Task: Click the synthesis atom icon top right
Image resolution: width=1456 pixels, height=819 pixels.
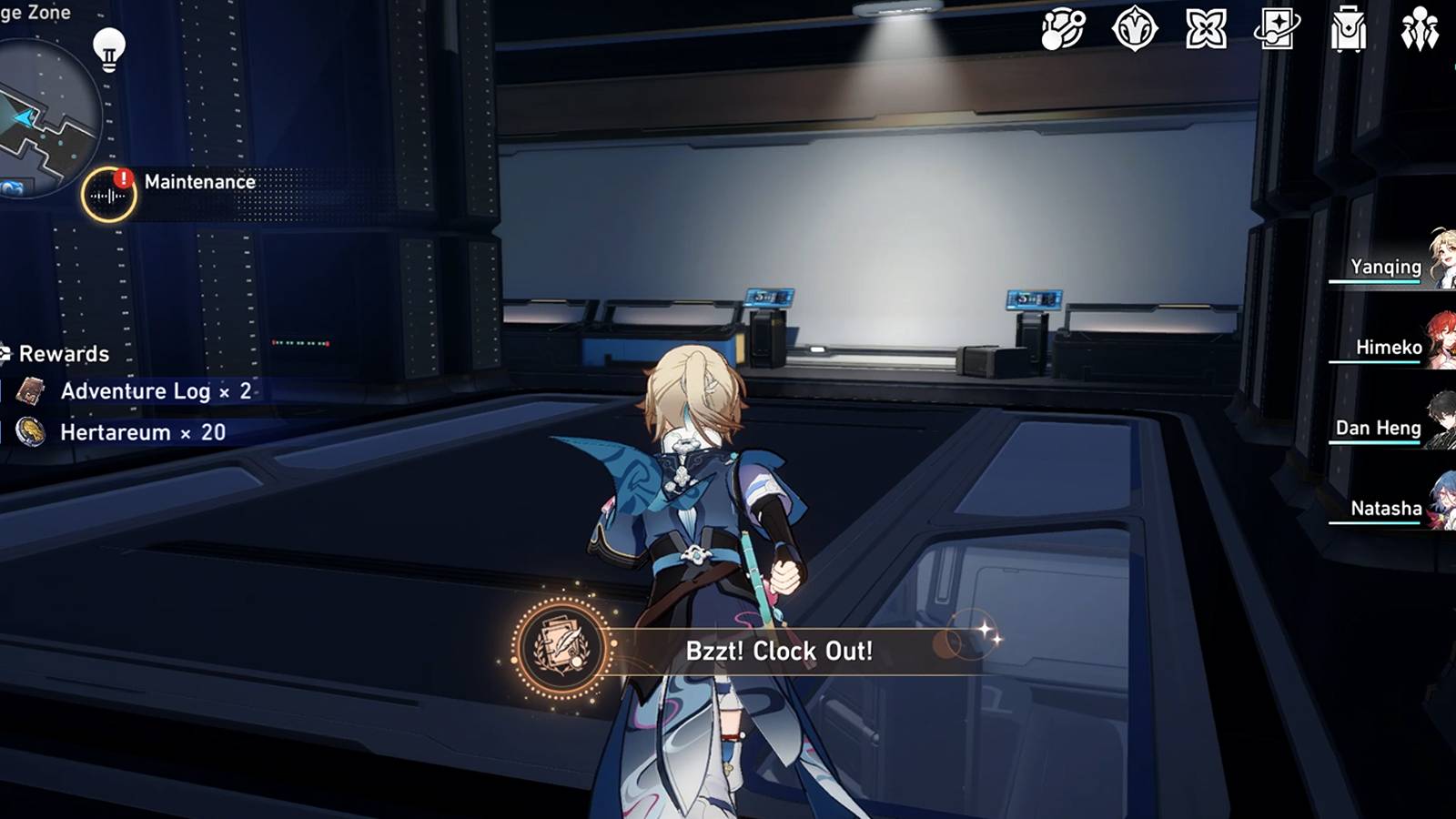Action: pos(1063,30)
